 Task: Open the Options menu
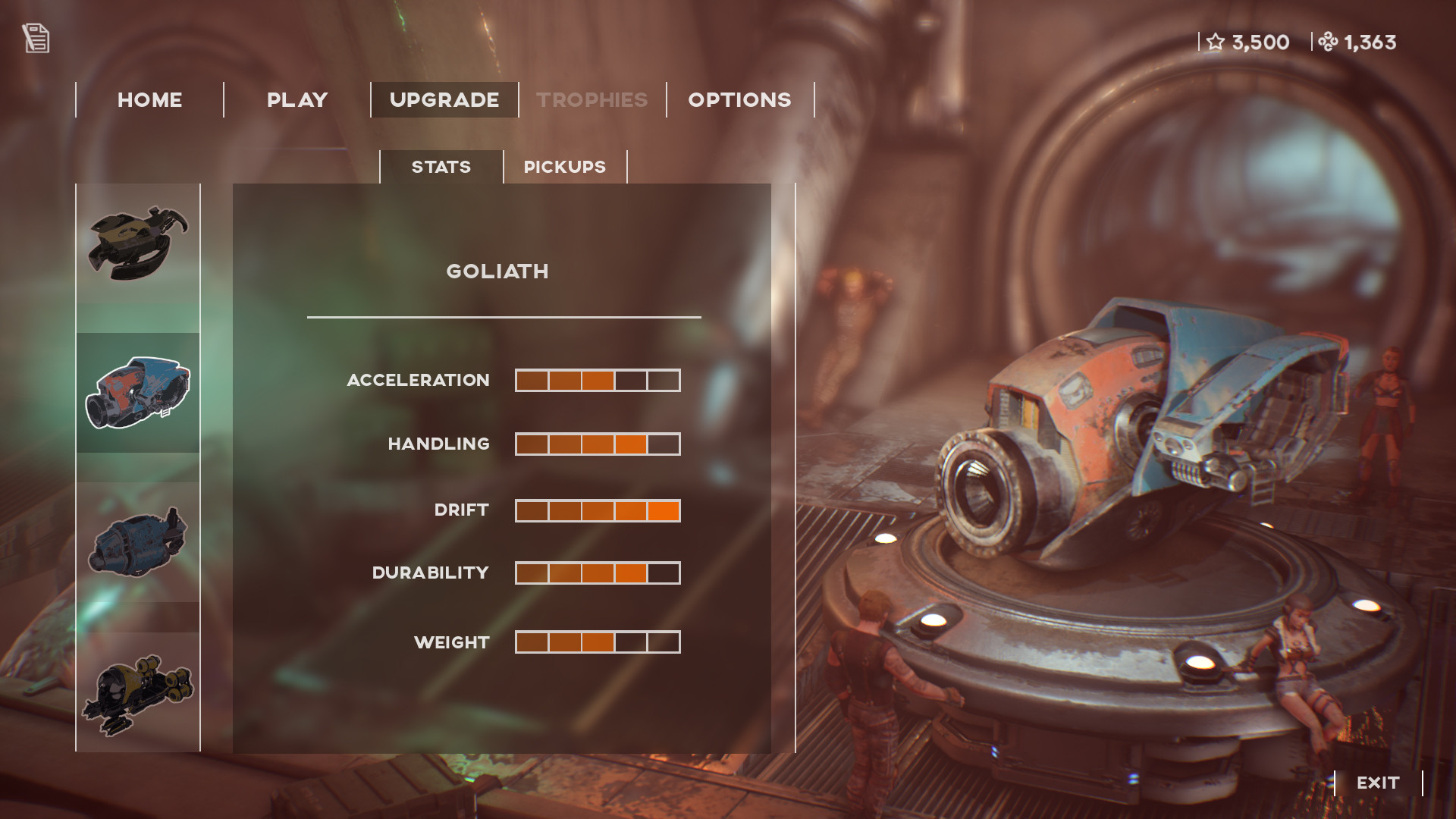(739, 100)
